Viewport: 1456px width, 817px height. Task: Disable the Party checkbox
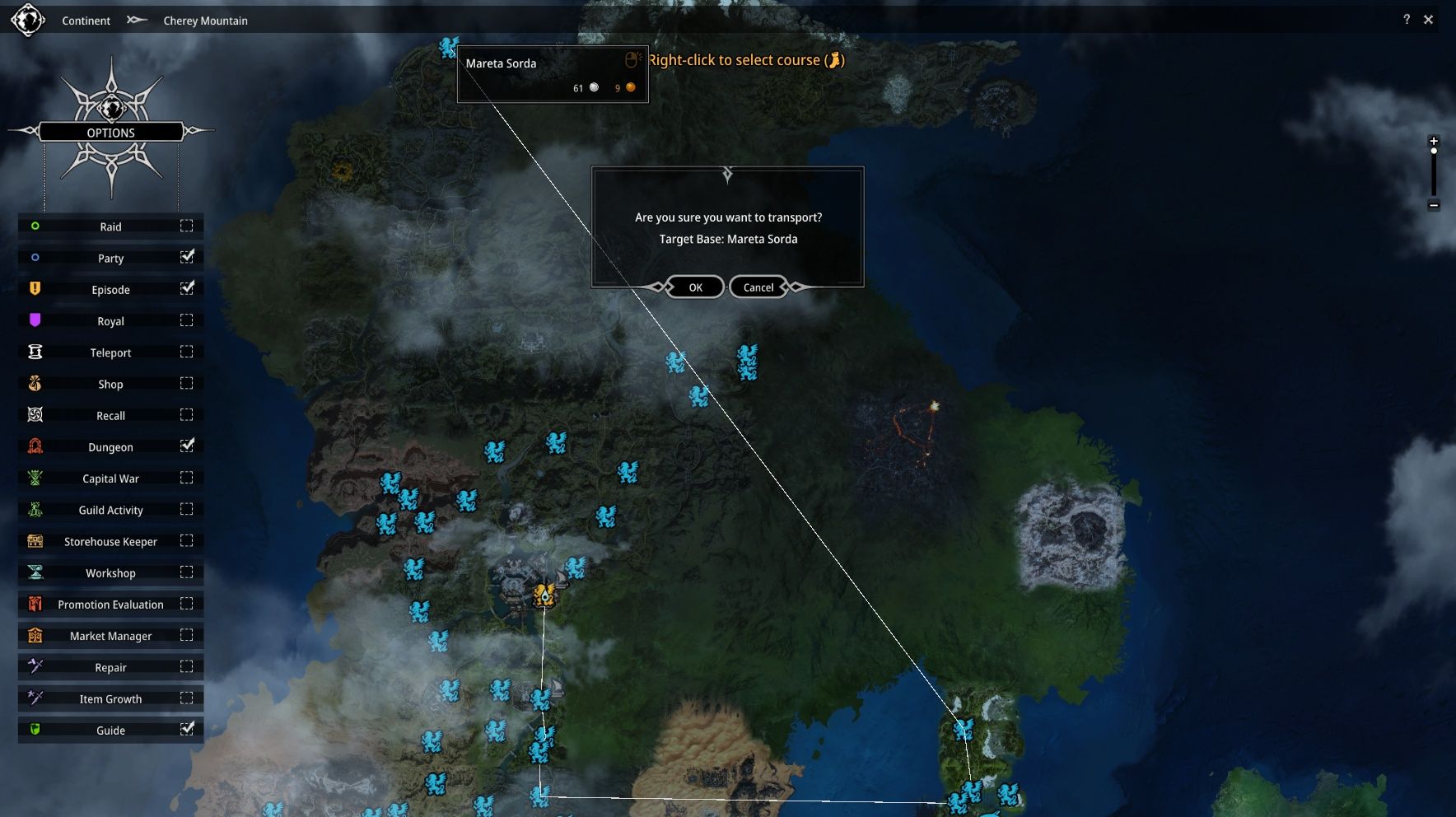click(x=188, y=257)
